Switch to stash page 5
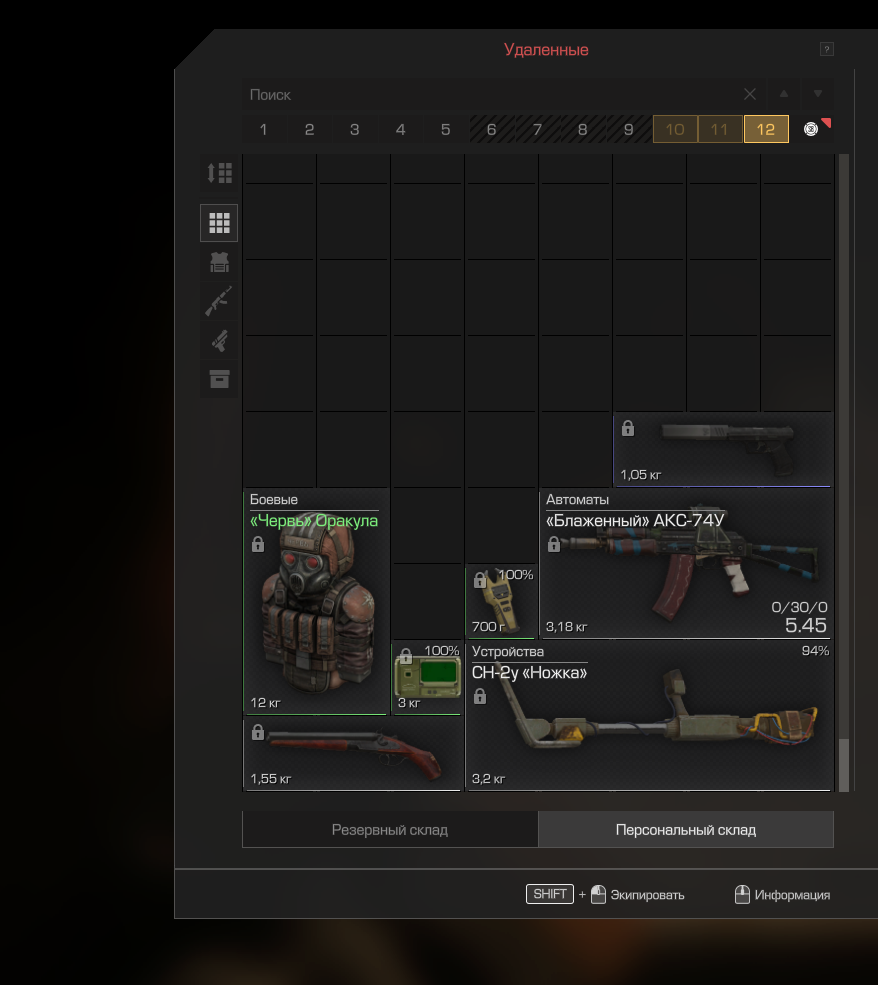 pos(446,129)
